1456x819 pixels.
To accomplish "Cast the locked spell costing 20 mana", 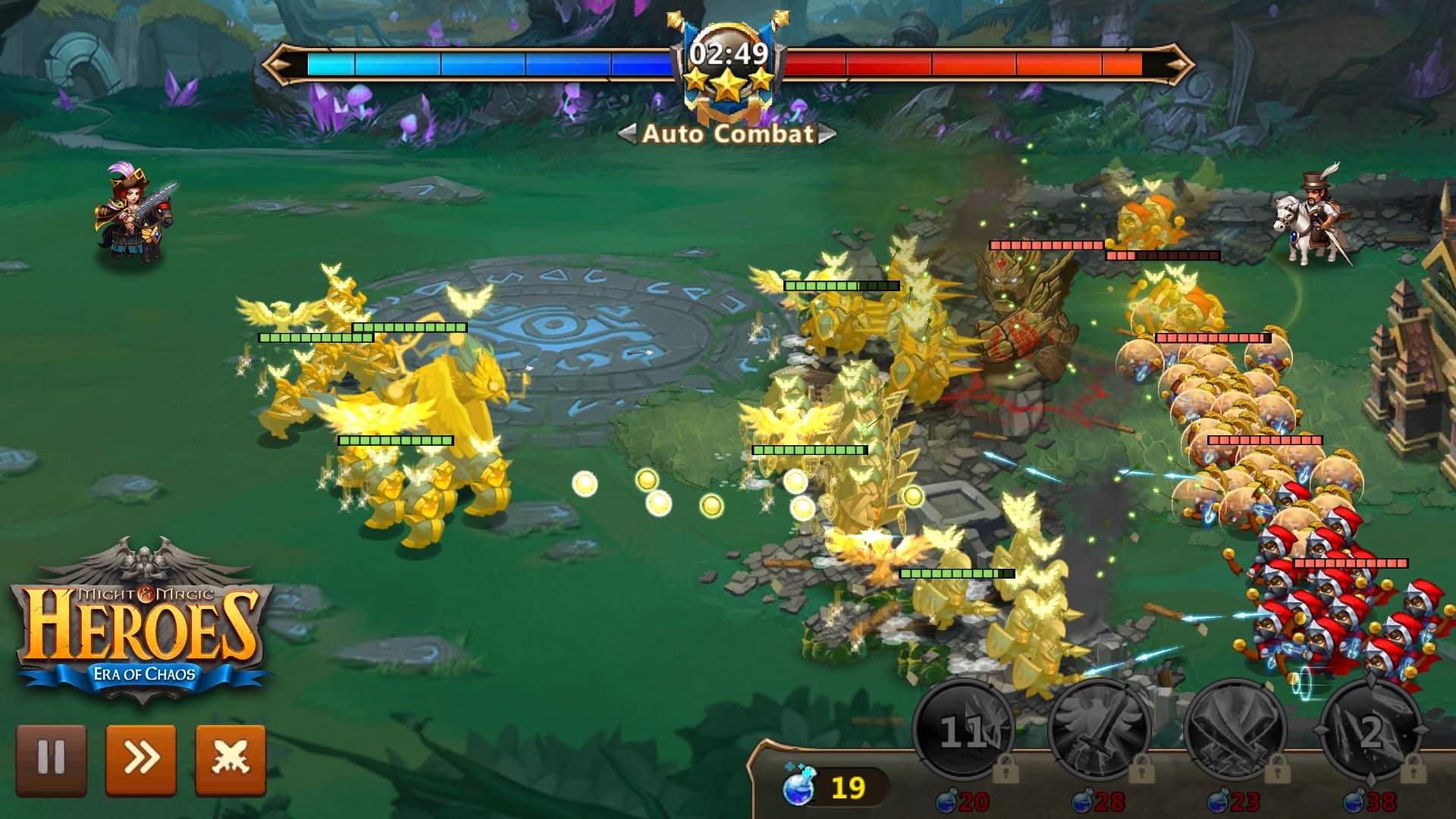I will click(x=963, y=732).
